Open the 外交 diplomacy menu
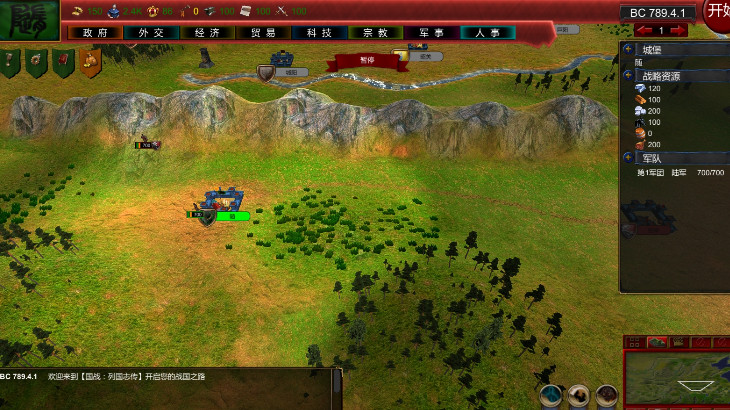The height and width of the screenshot is (410, 730). (x=151, y=33)
